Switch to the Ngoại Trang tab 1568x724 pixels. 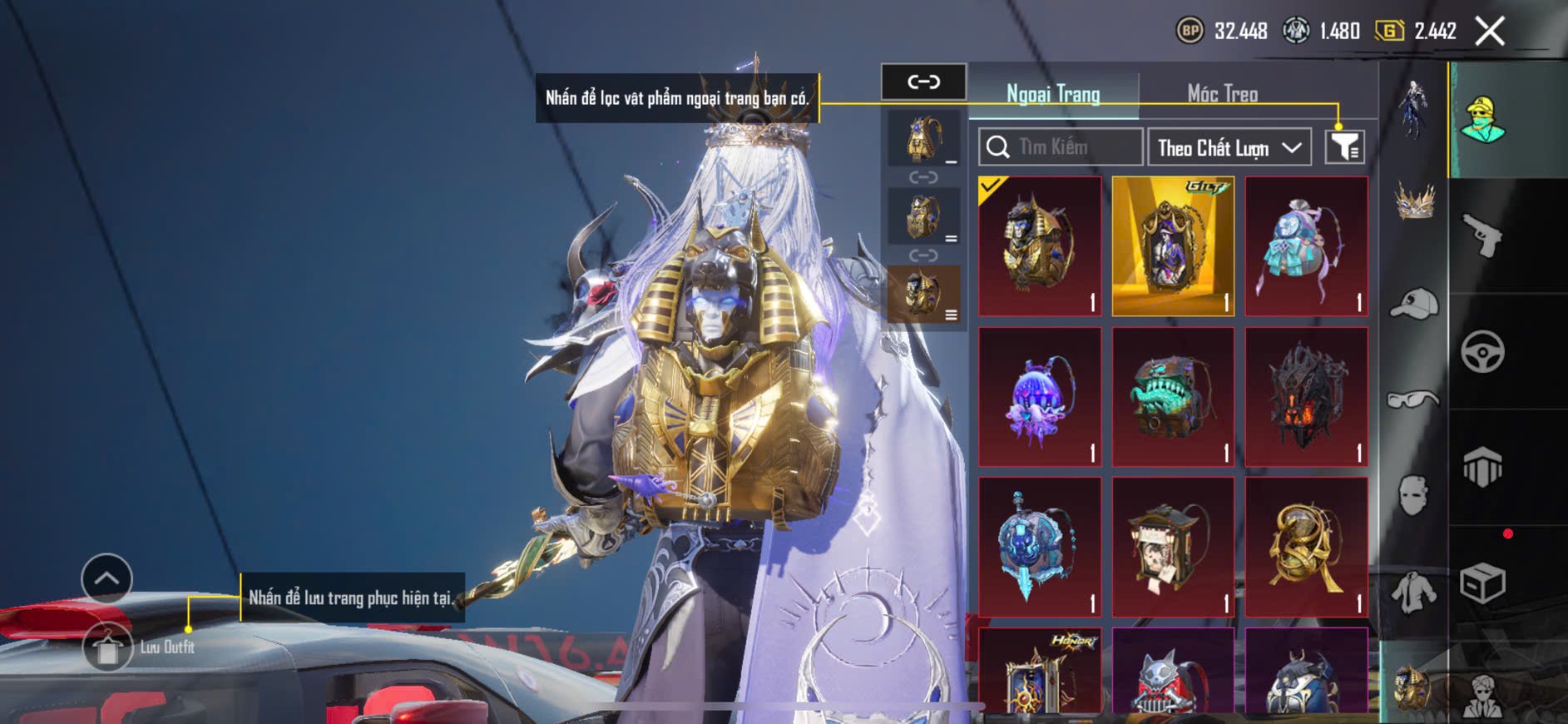pyautogui.click(x=1053, y=94)
